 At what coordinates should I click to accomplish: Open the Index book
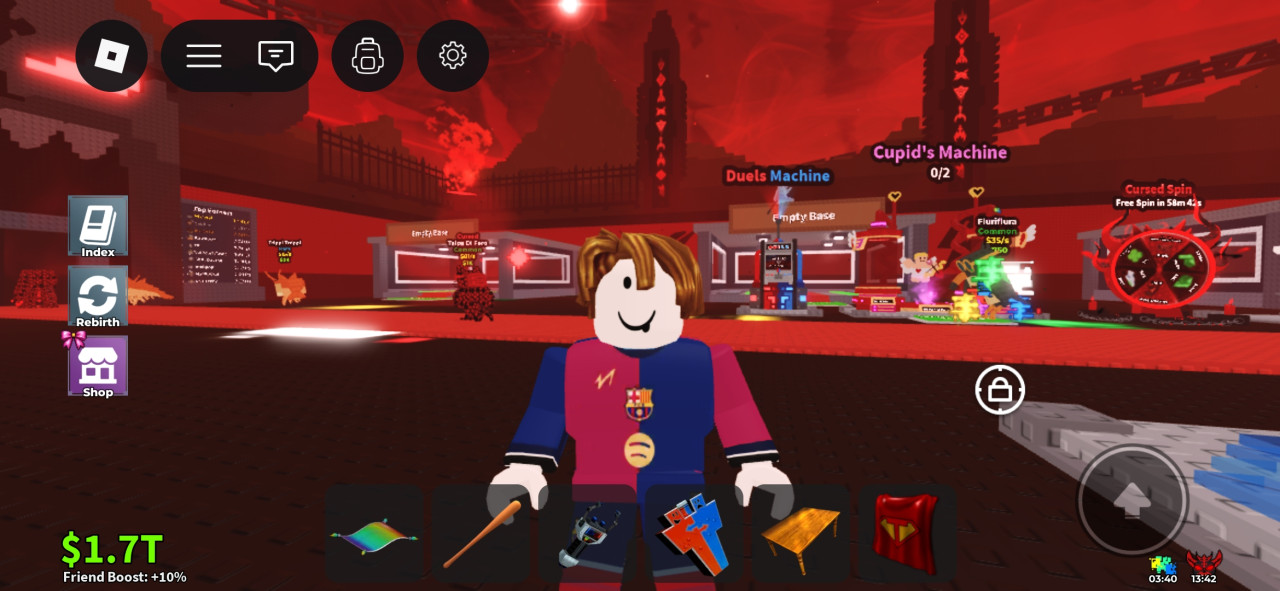98,226
